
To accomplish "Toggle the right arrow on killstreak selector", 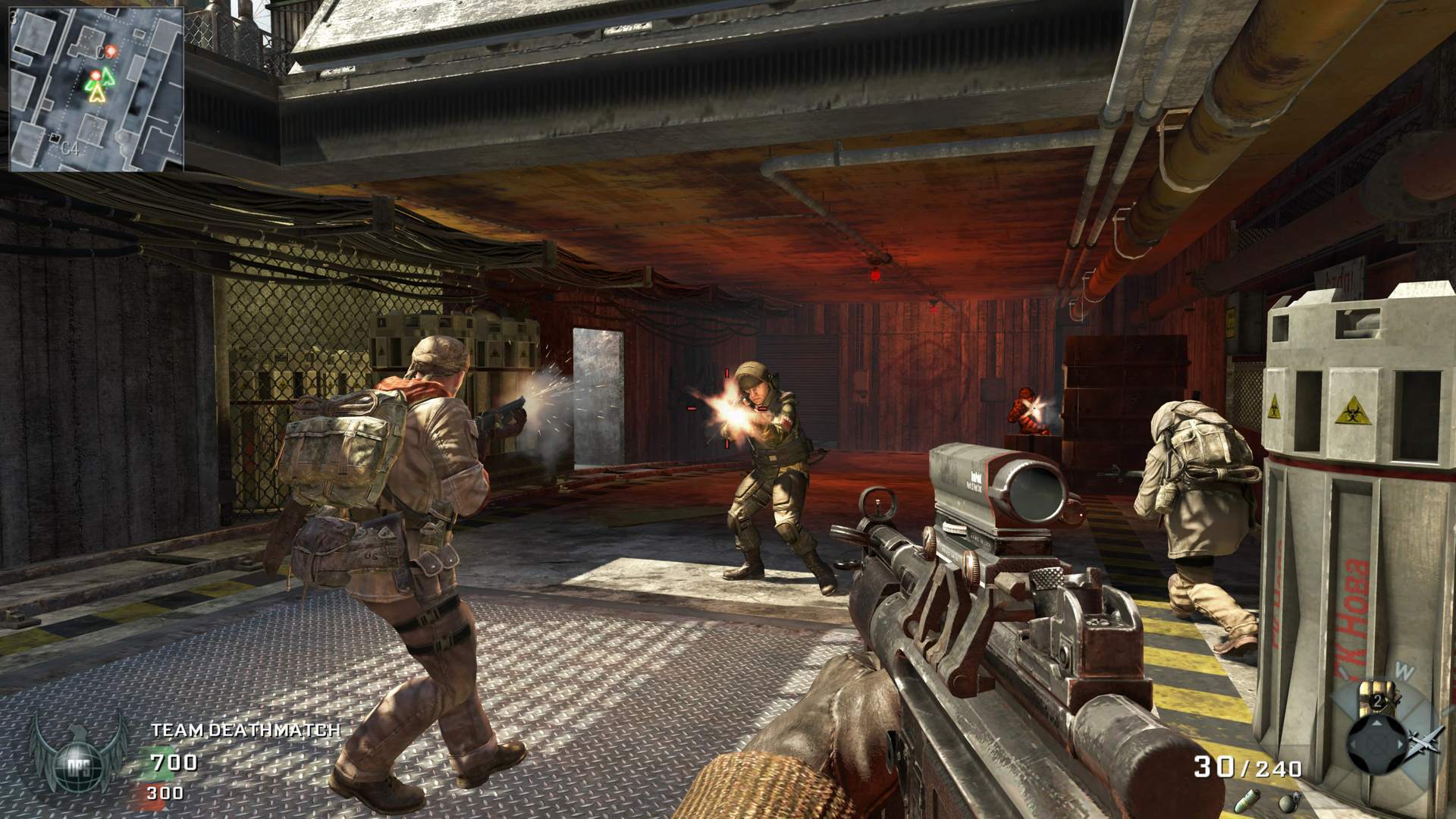I will tap(1400, 744).
